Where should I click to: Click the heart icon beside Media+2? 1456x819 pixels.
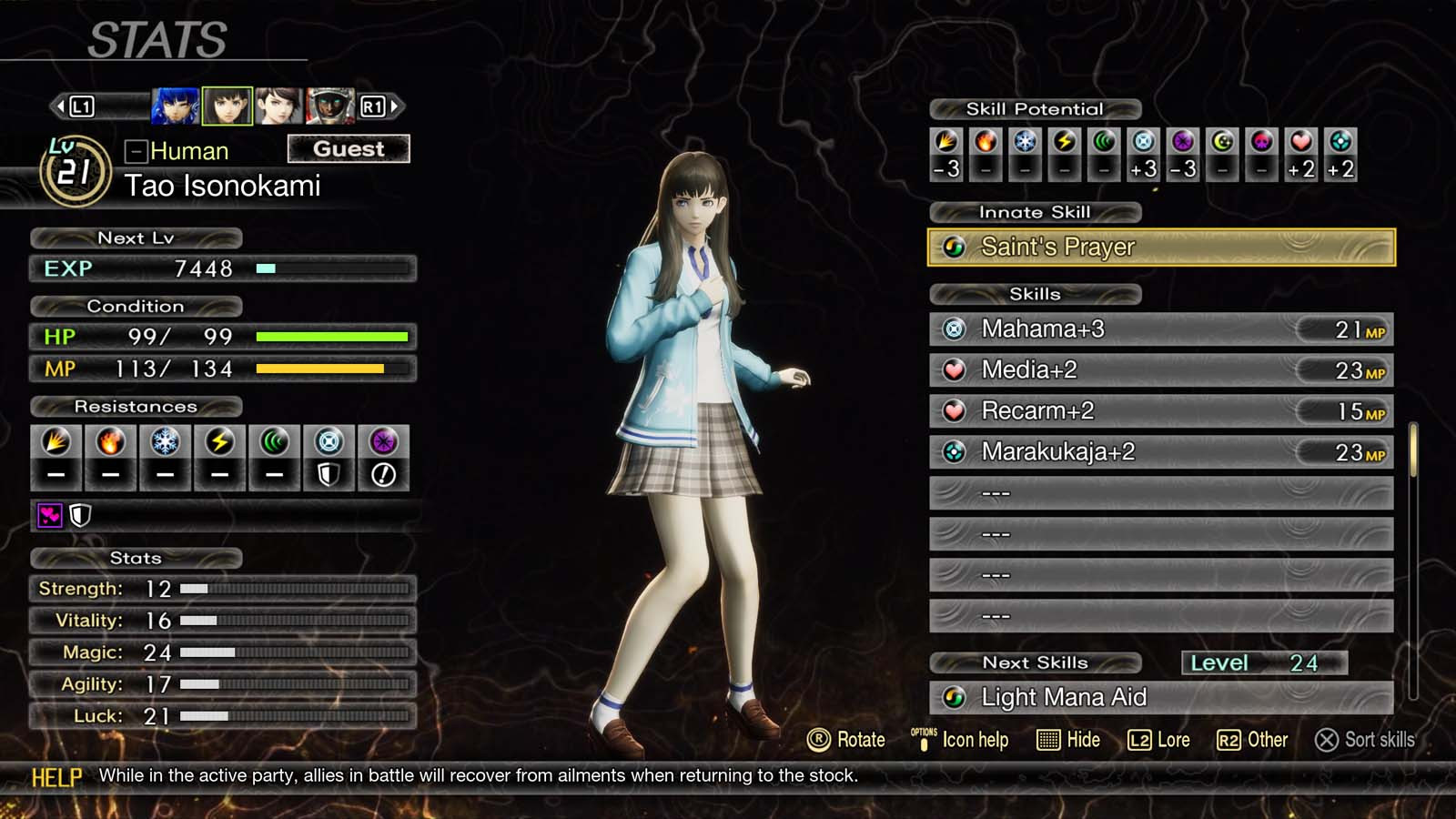tap(955, 369)
